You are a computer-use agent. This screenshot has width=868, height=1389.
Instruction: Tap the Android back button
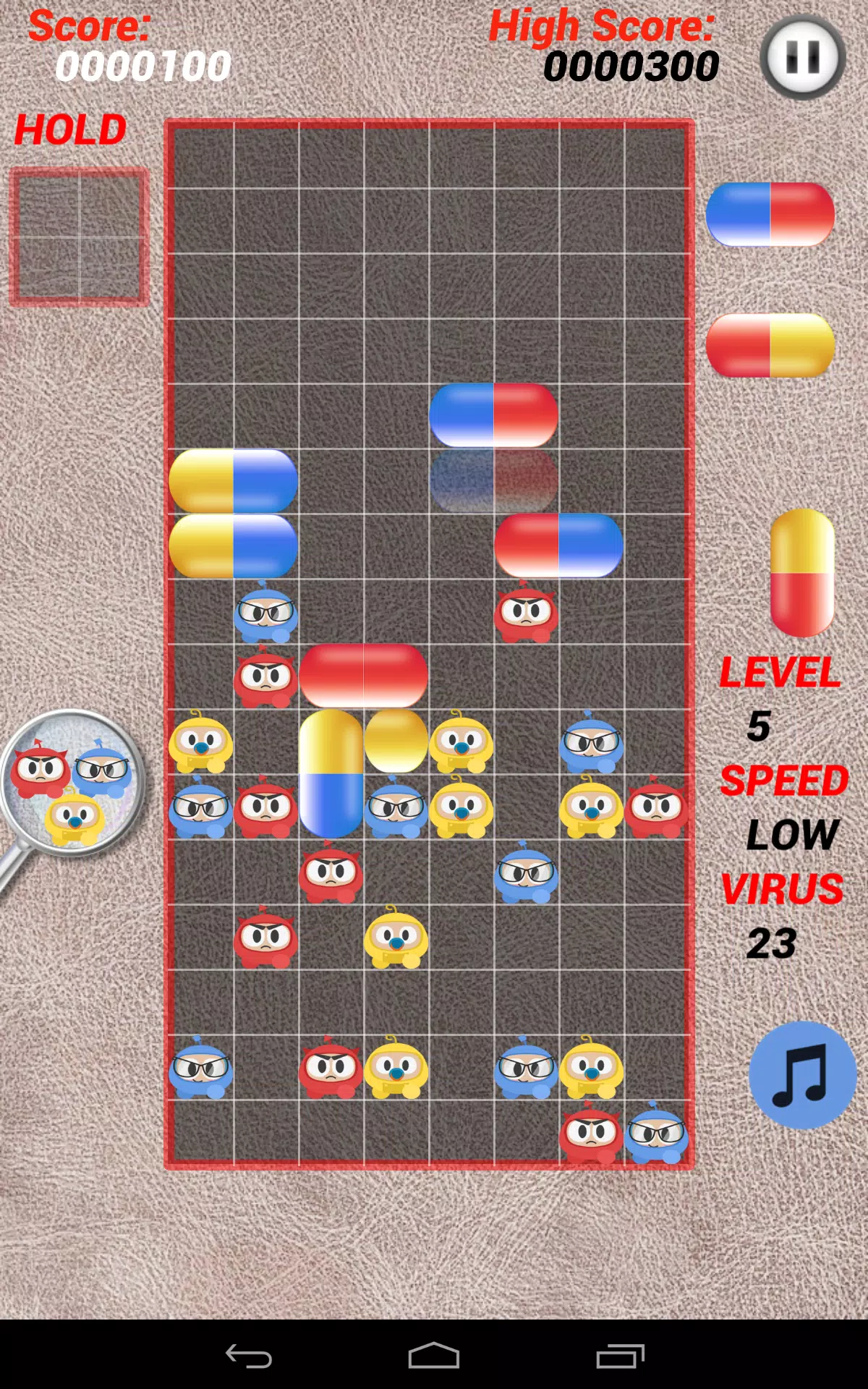click(249, 1356)
